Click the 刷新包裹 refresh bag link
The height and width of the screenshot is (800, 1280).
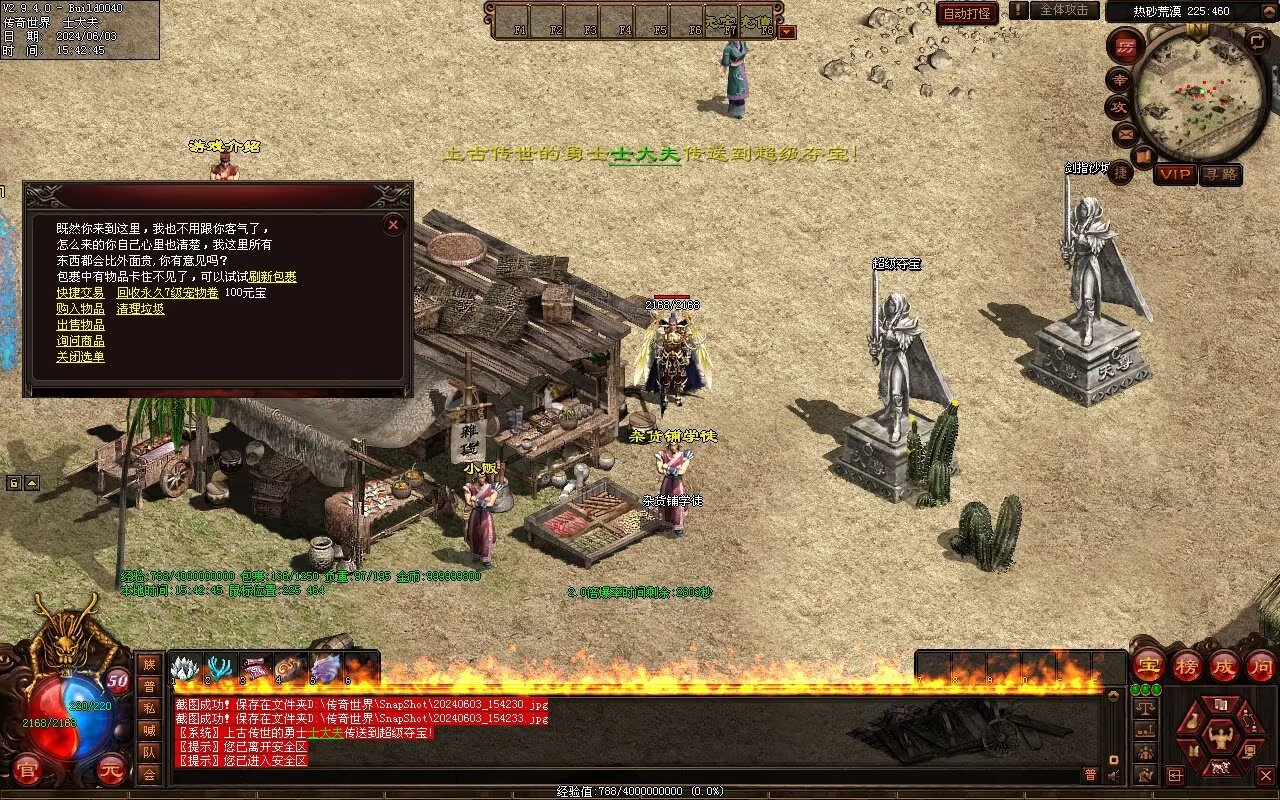(273, 277)
